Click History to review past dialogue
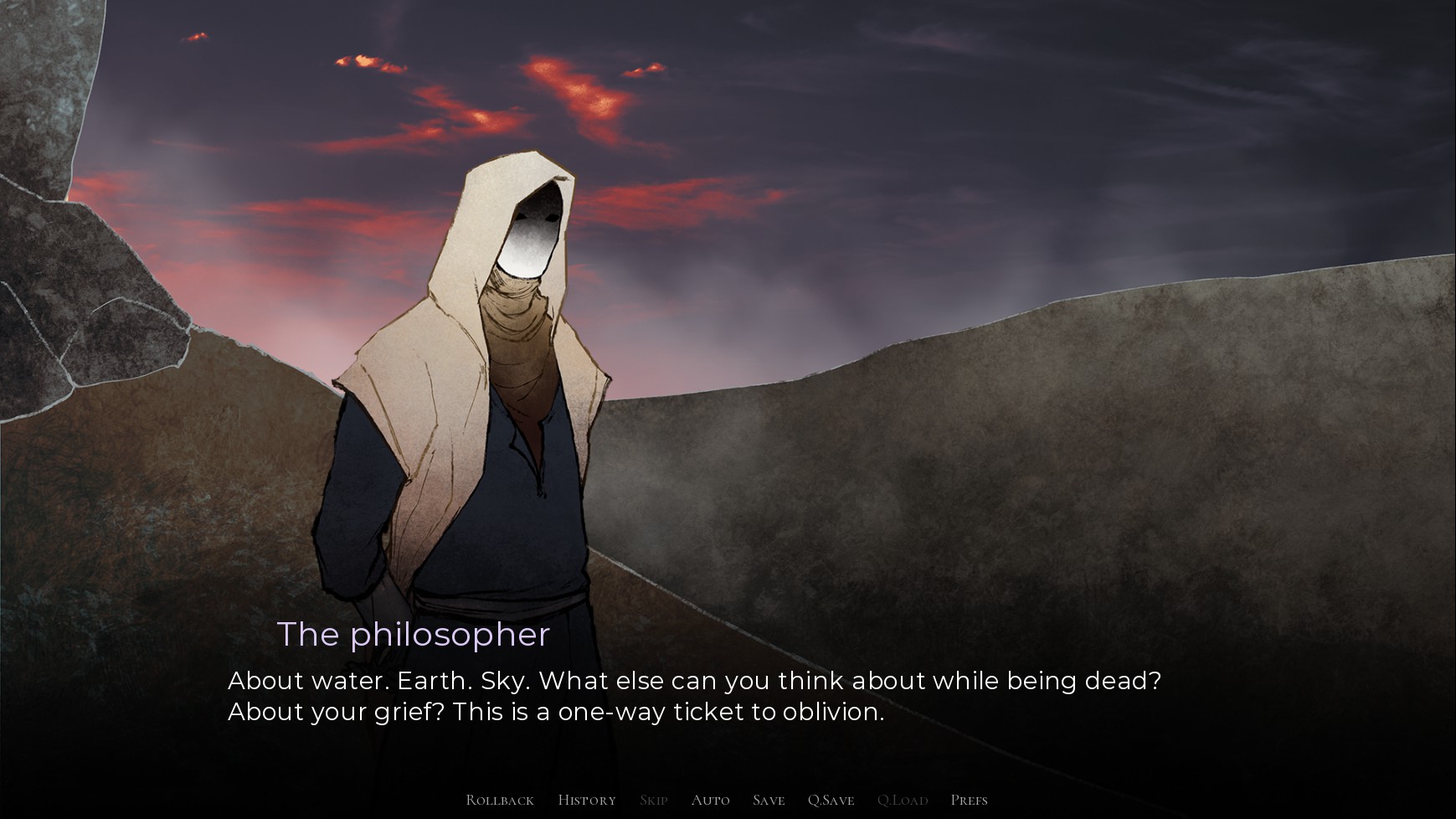Viewport: 1456px width, 819px height. point(587,800)
